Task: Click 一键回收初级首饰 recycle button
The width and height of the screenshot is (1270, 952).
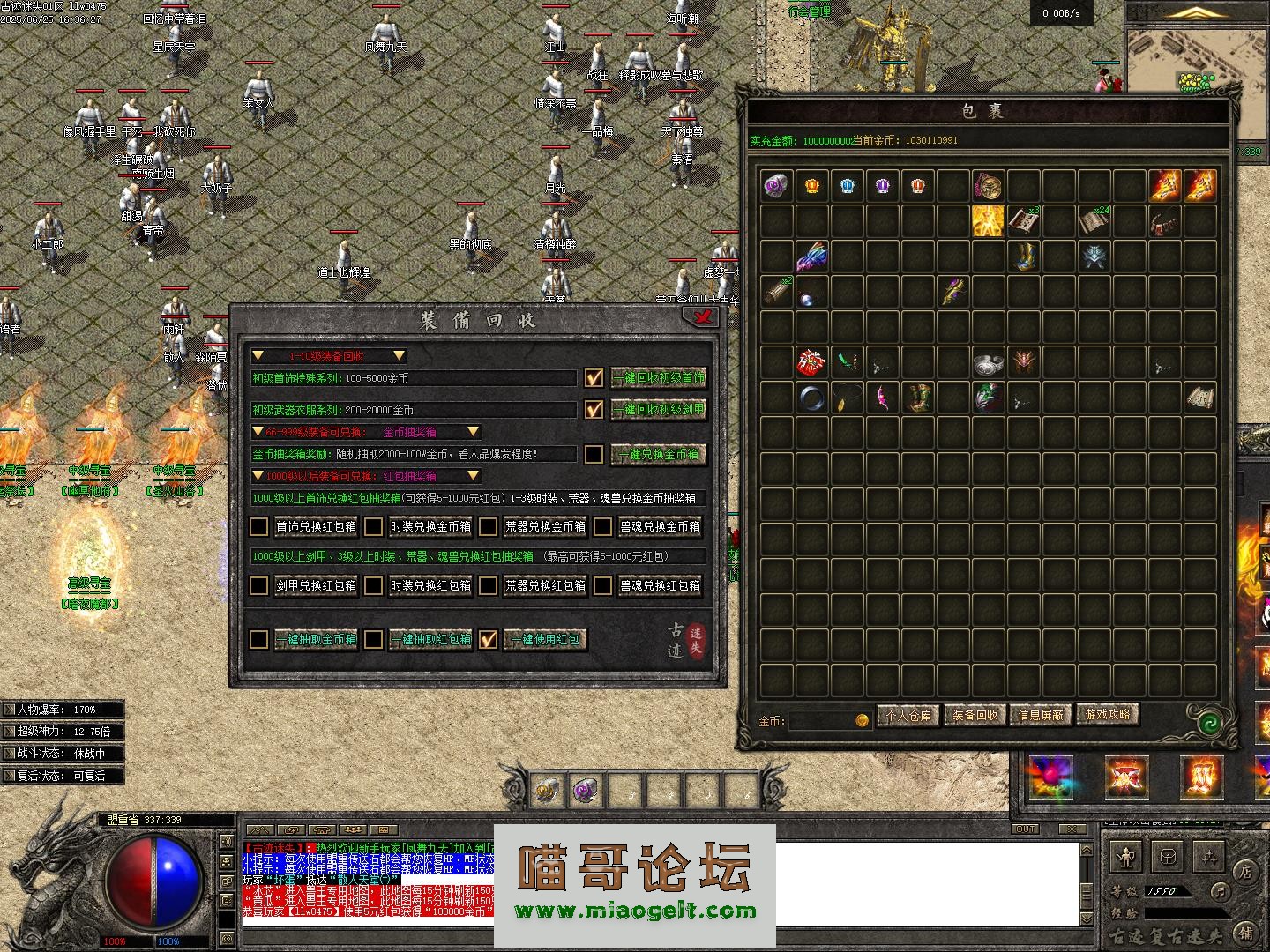Action: (x=659, y=378)
